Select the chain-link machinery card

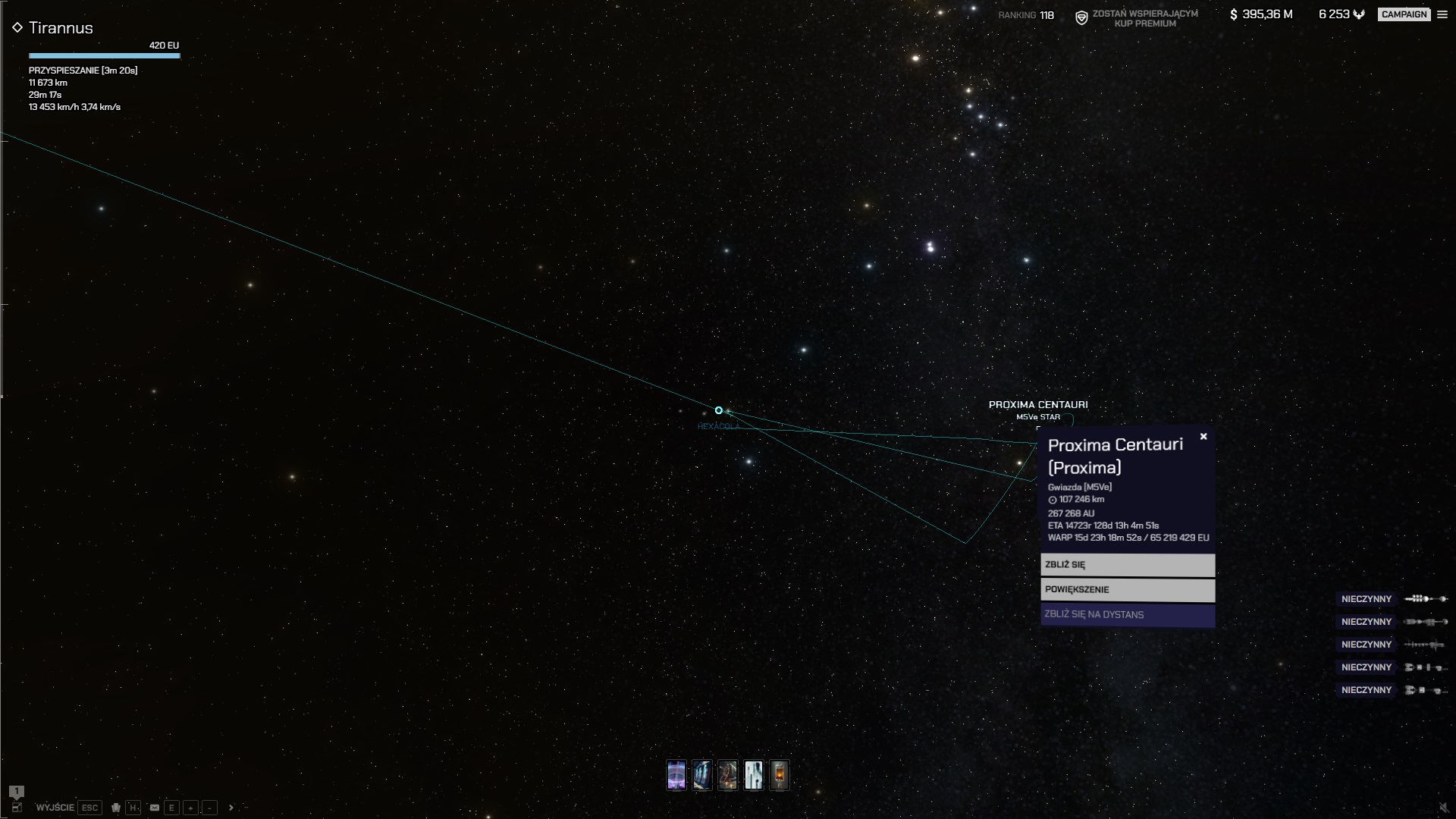click(728, 776)
